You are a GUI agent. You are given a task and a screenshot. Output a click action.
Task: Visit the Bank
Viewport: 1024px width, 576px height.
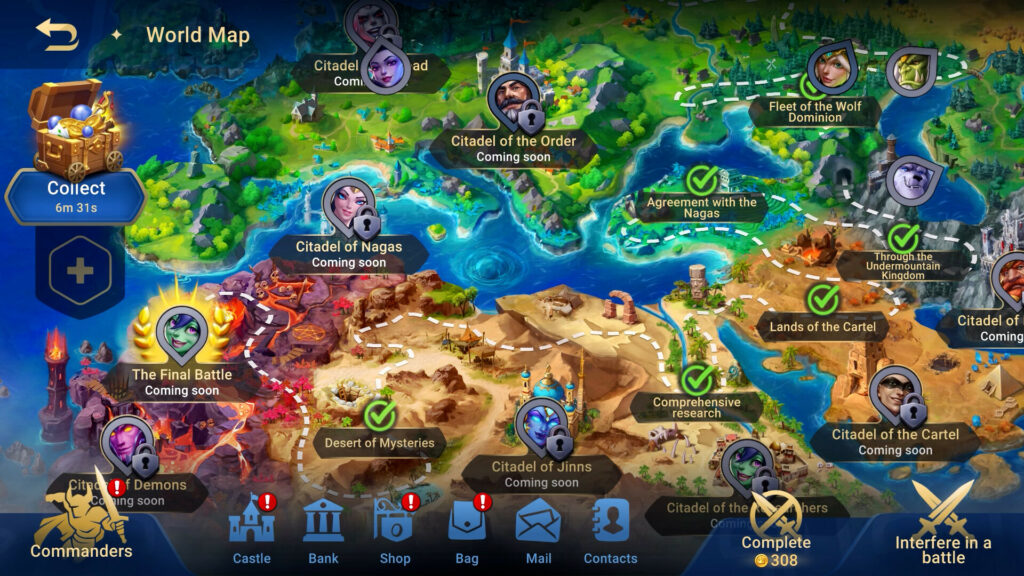[x=323, y=530]
